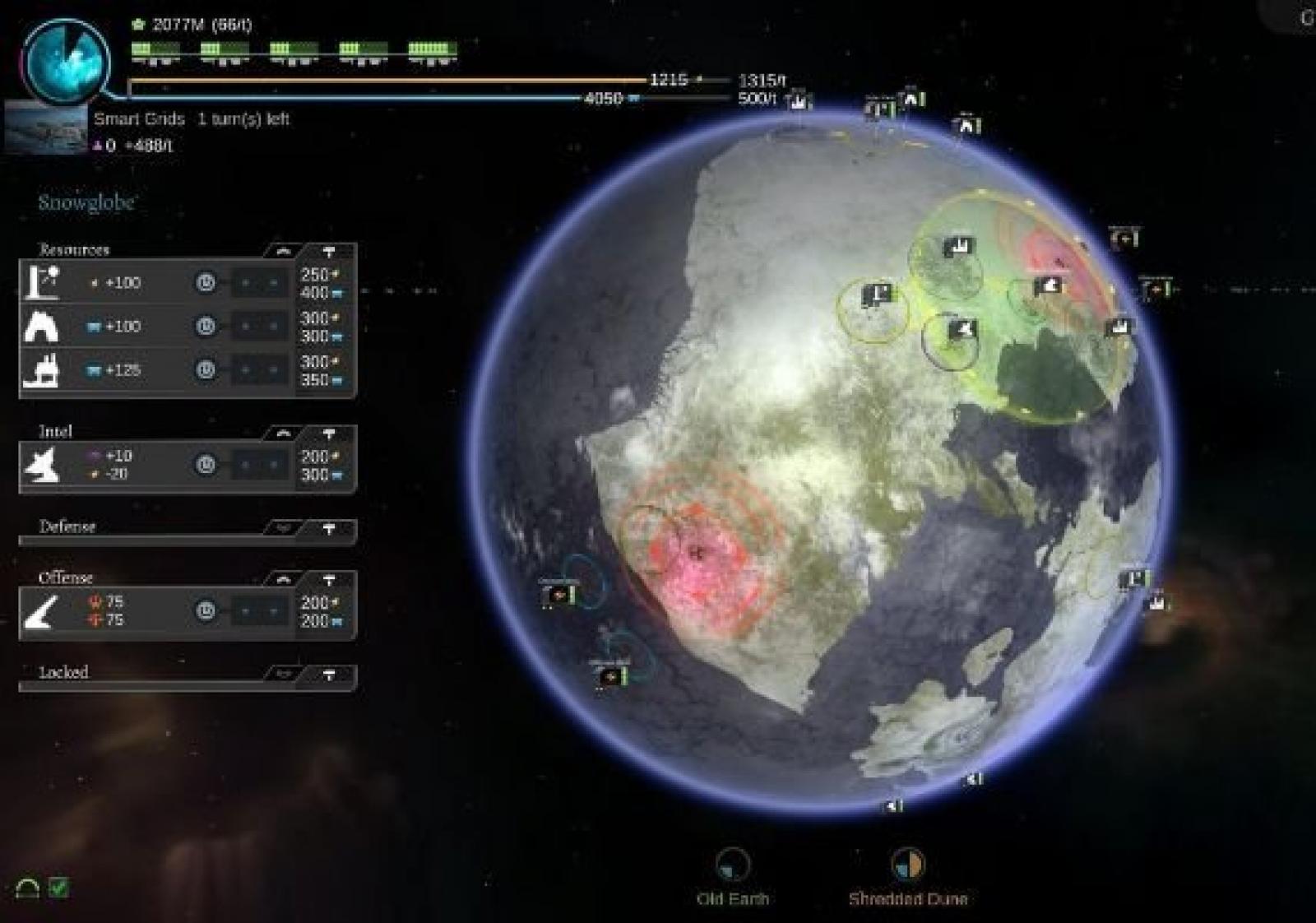Click the clock icon on solar plant row
Viewport: 1316px width, 923px height.
[x=206, y=283]
